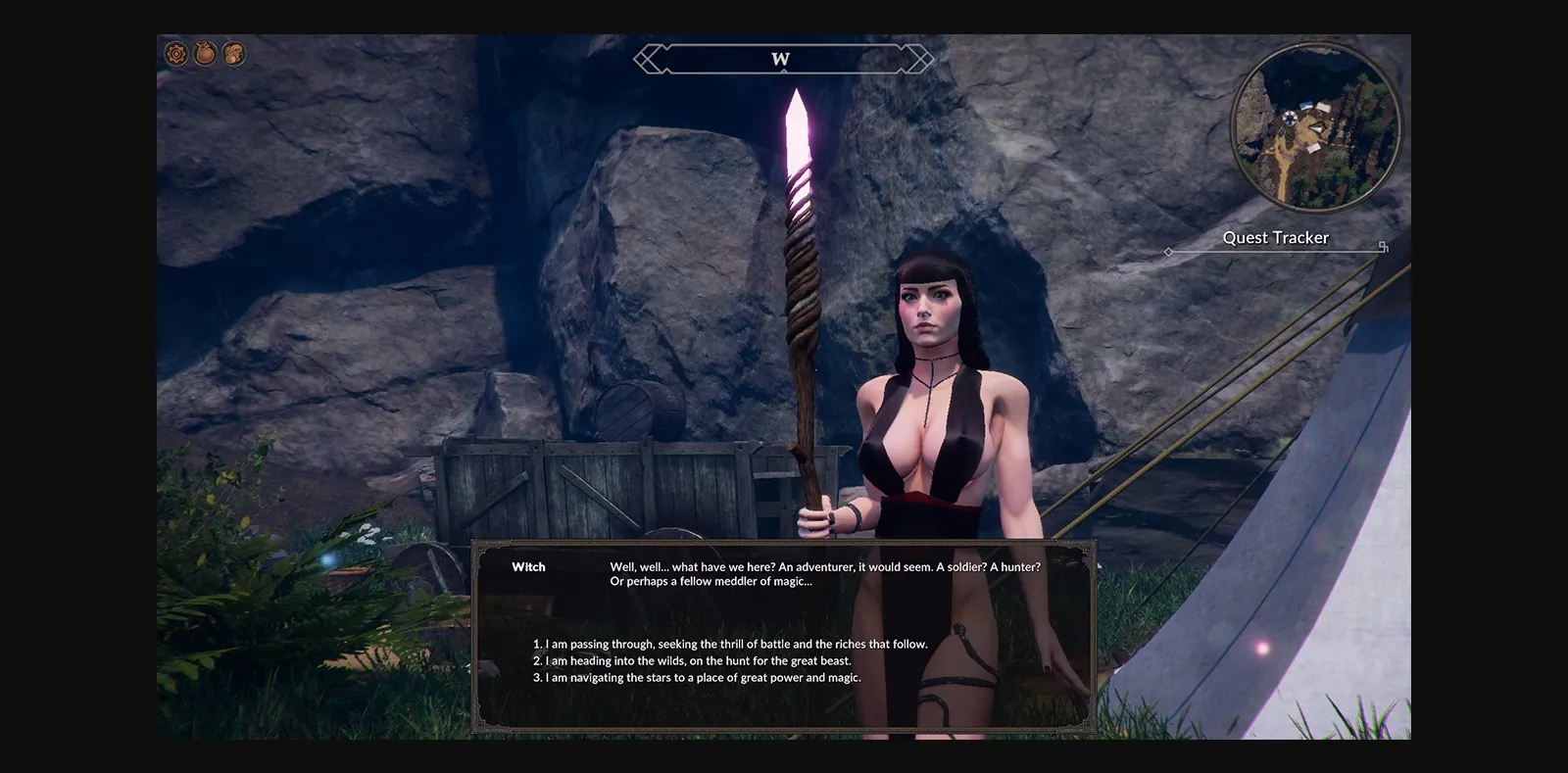
Task: Choose response 1 about battle and riches
Action: (729, 645)
